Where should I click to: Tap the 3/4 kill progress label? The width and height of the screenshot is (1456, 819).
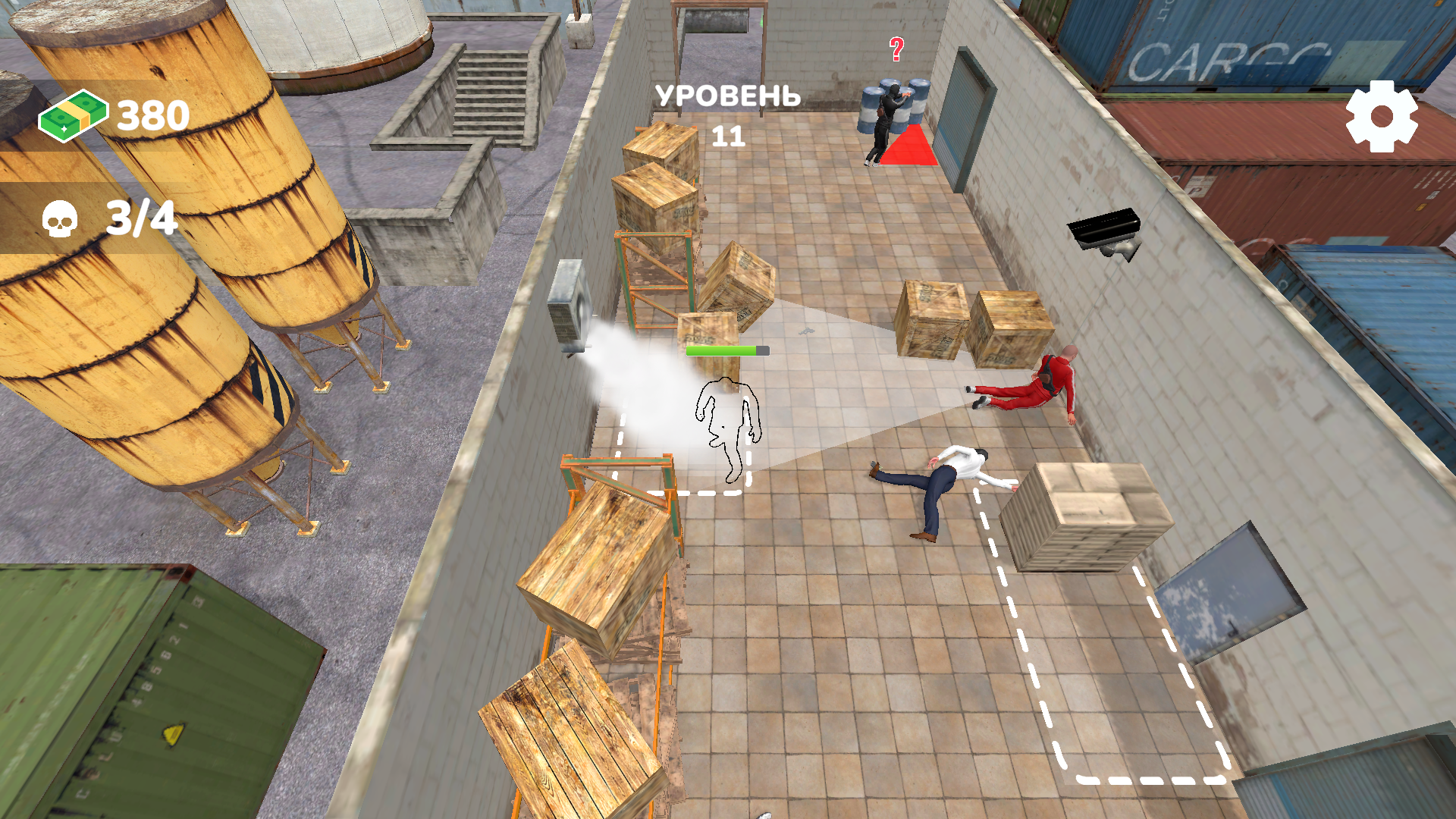tap(140, 217)
